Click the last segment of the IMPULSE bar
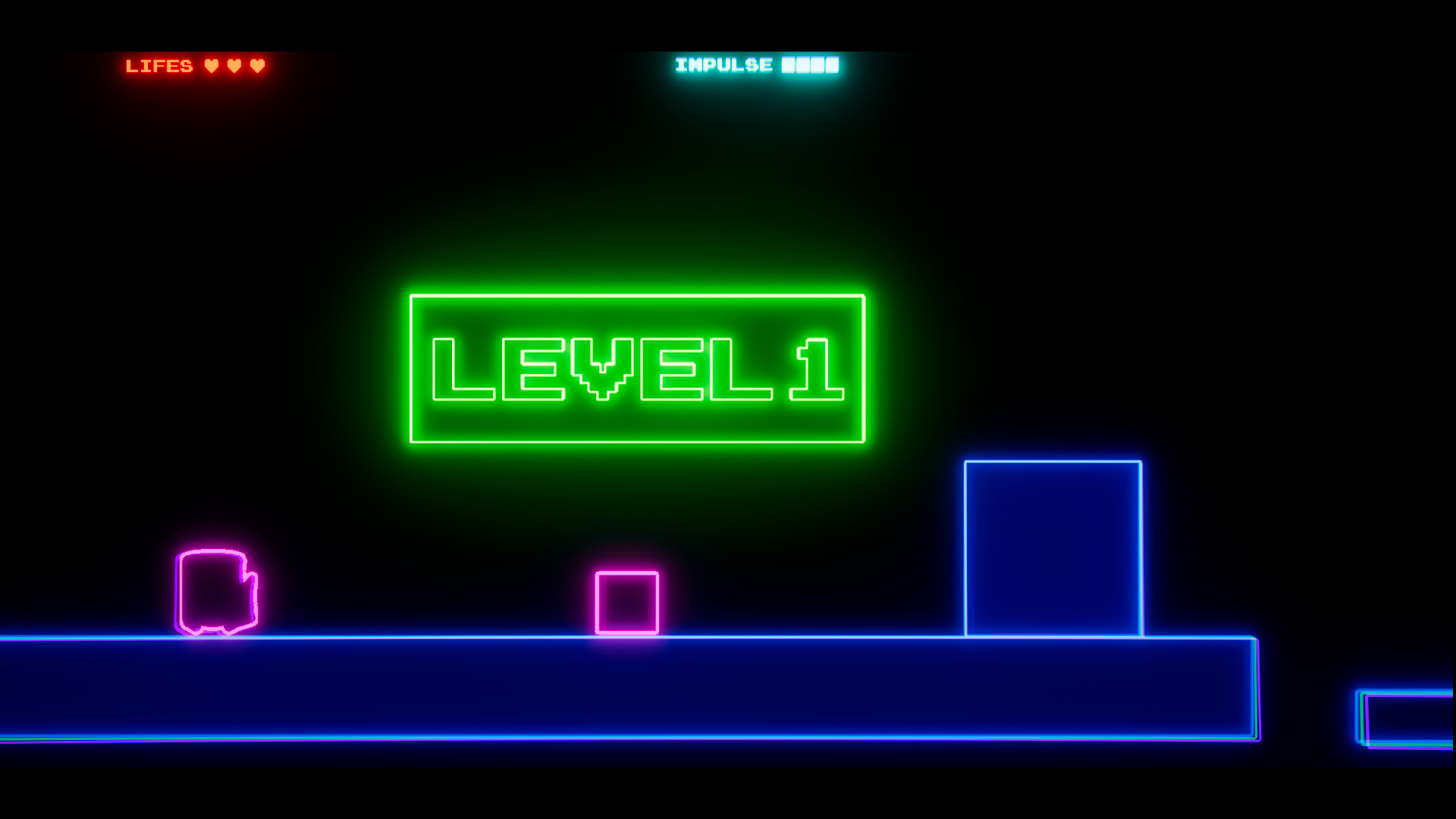This screenshot has height=819, width=1456. pos(833,64)
